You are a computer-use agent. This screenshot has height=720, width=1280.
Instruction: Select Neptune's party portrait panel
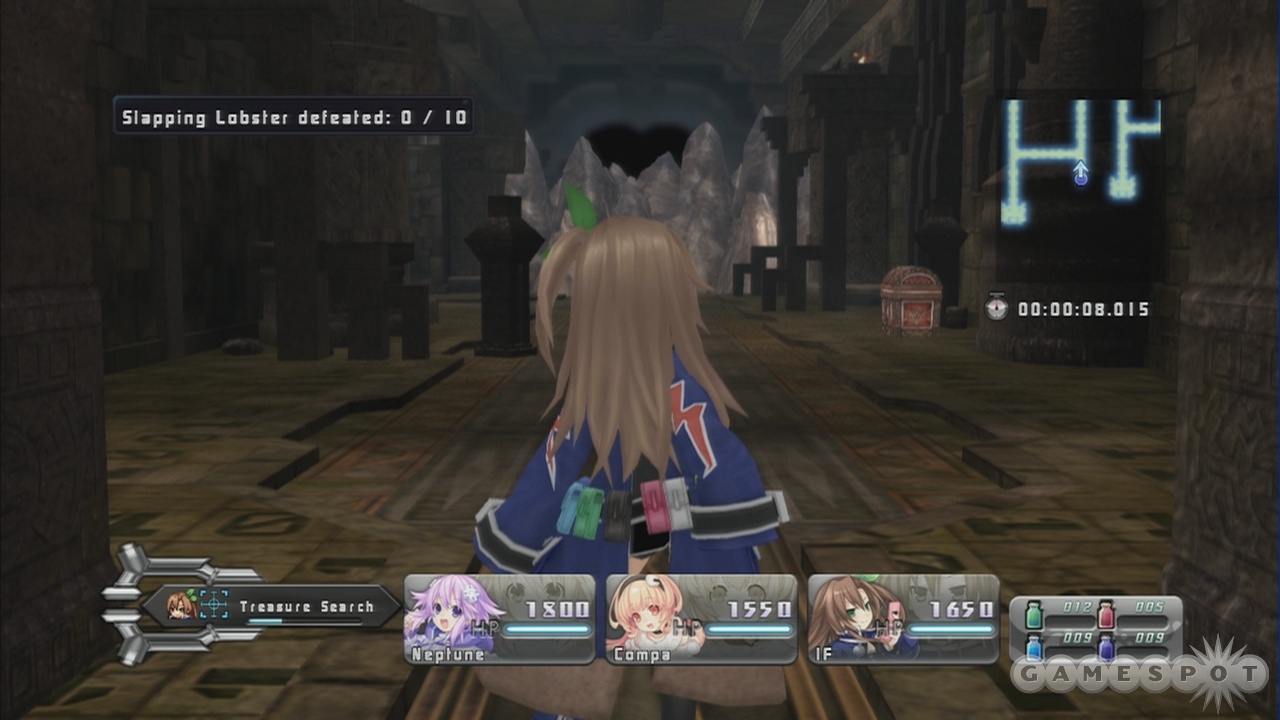[499, 619]
